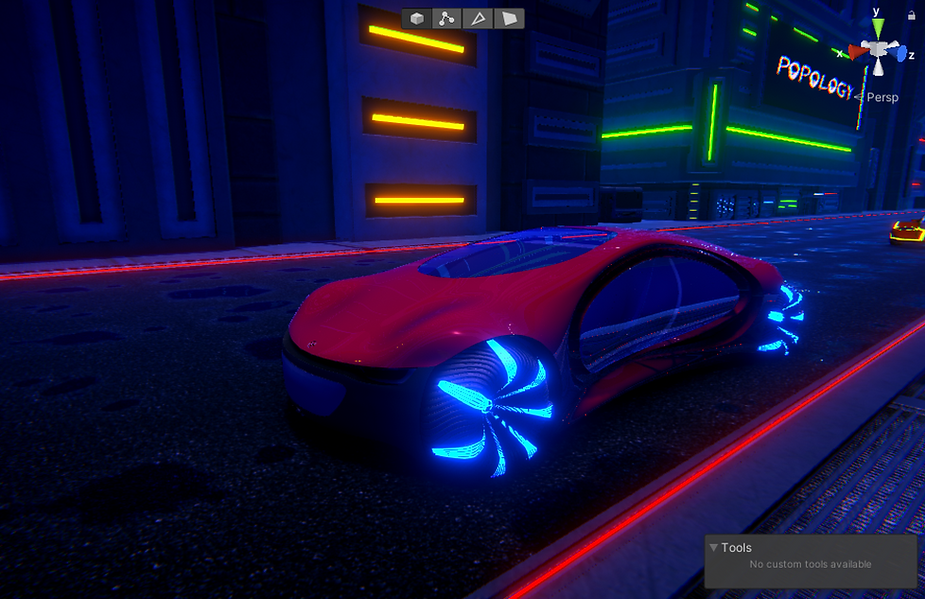Choose the connected-nodes tool icon
This screenshot has height=599, width=925.
coord(447,18)
